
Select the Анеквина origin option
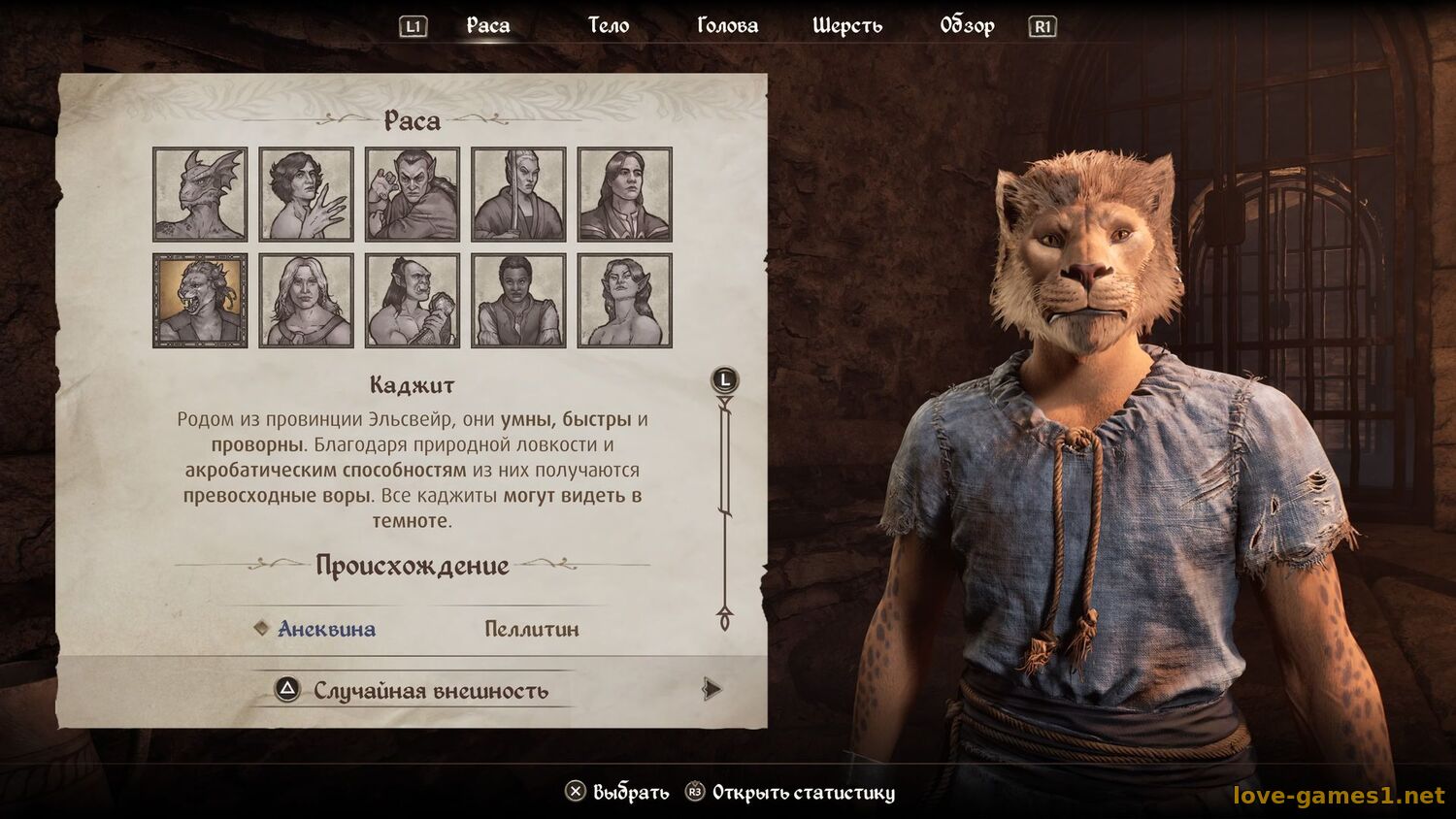[x=326, y=629]
